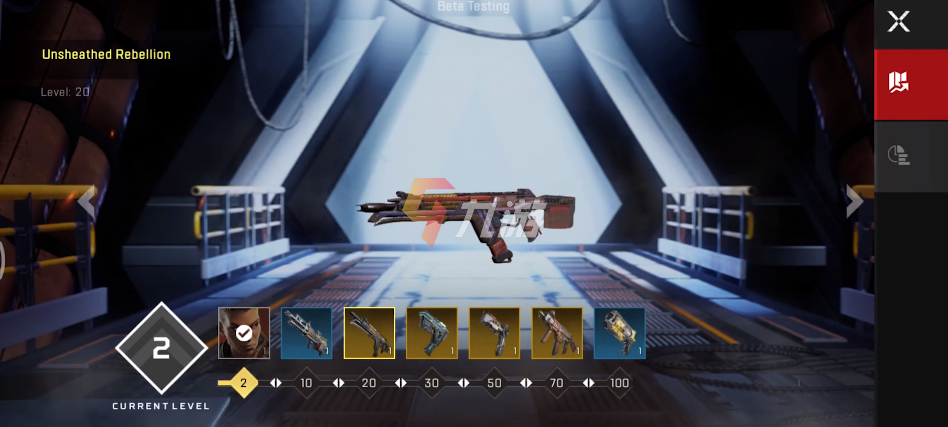This screenshot has height=427, width=948.
Task: Select the claimed character portrait reward
Action: coord(244,333)
